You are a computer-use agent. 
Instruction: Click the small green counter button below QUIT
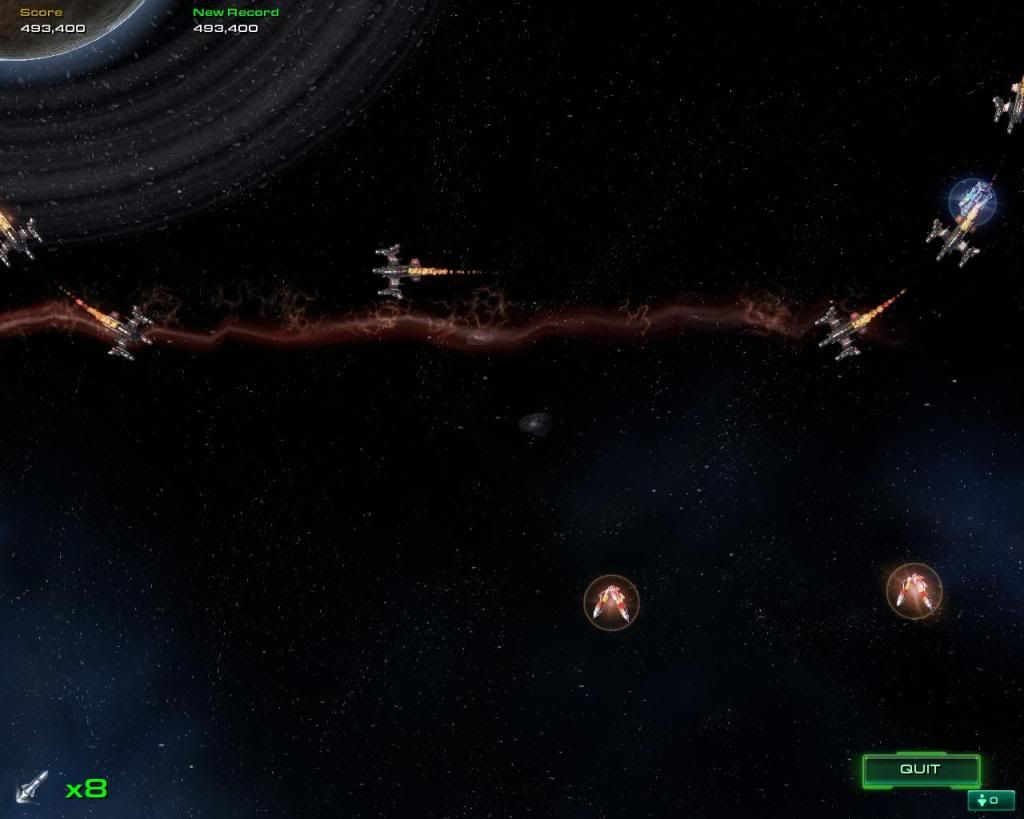tap(990, 800)
